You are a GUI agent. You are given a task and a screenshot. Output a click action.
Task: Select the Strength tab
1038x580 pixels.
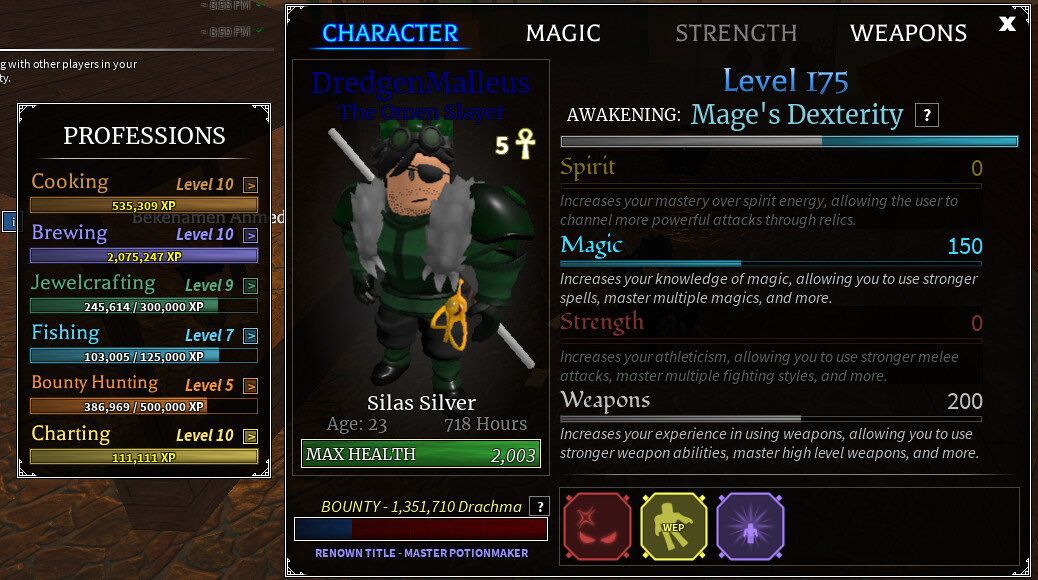click(736, 33)
